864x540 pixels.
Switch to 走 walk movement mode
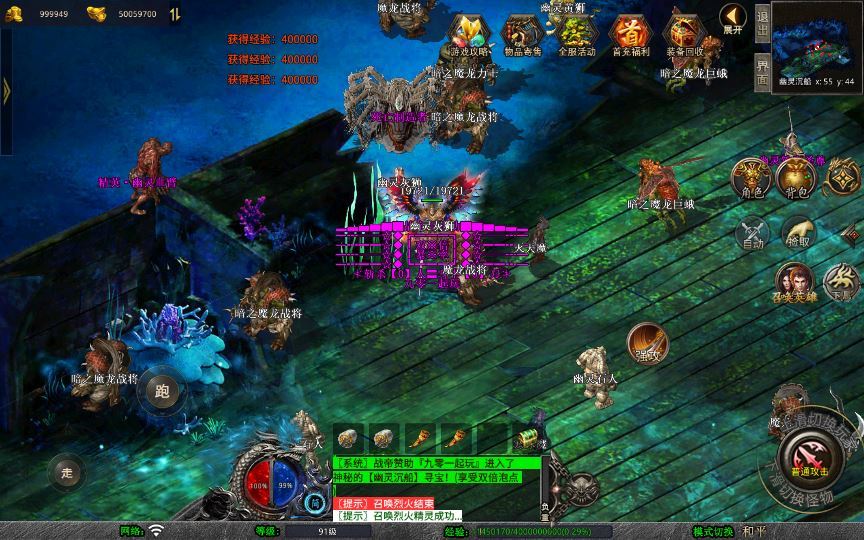coord(67,472)
